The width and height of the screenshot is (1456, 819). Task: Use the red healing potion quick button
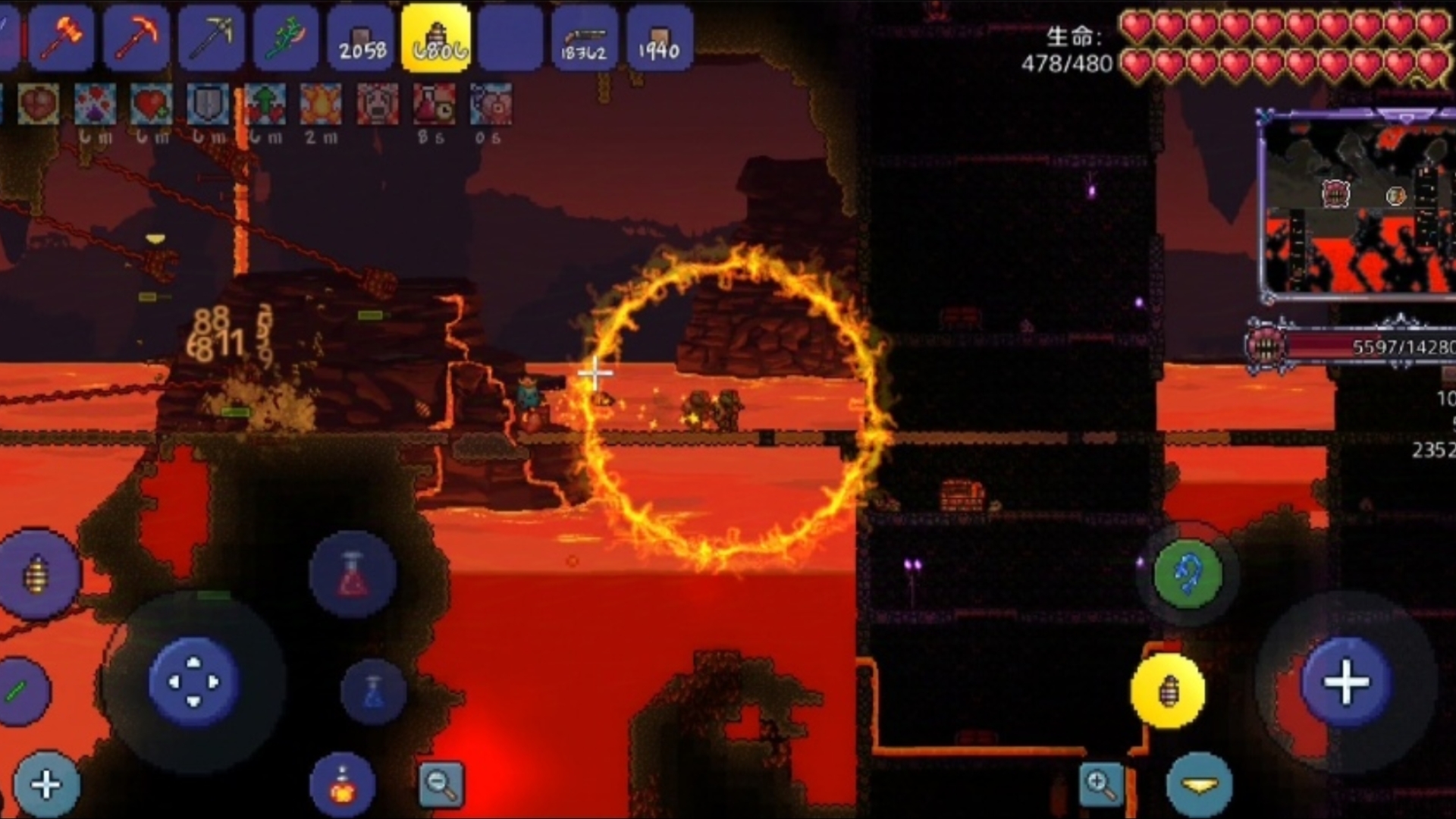pos(353,575)
